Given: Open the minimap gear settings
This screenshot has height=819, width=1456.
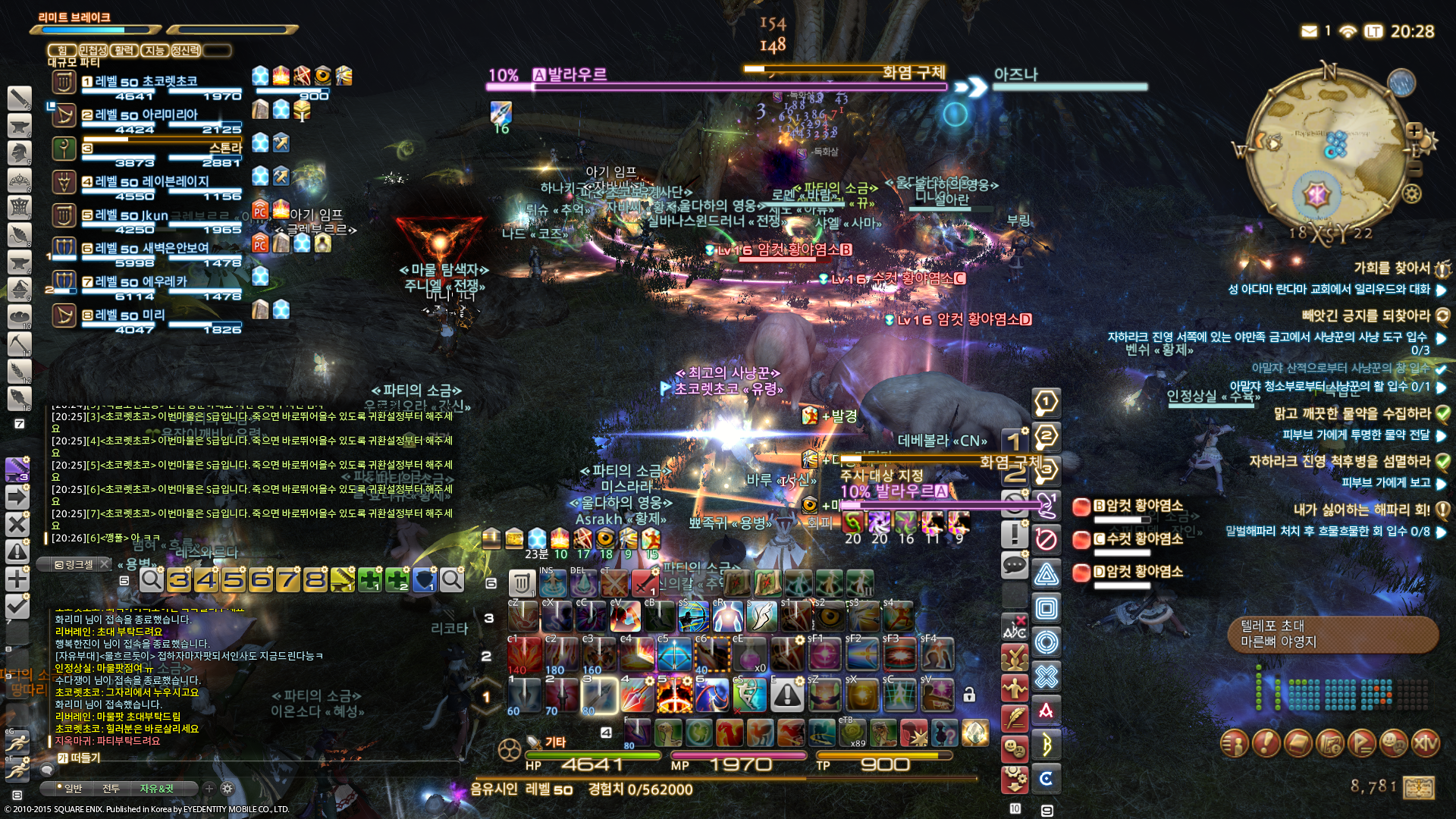Looking at the screenshot, I should [x=1411, y=194].
